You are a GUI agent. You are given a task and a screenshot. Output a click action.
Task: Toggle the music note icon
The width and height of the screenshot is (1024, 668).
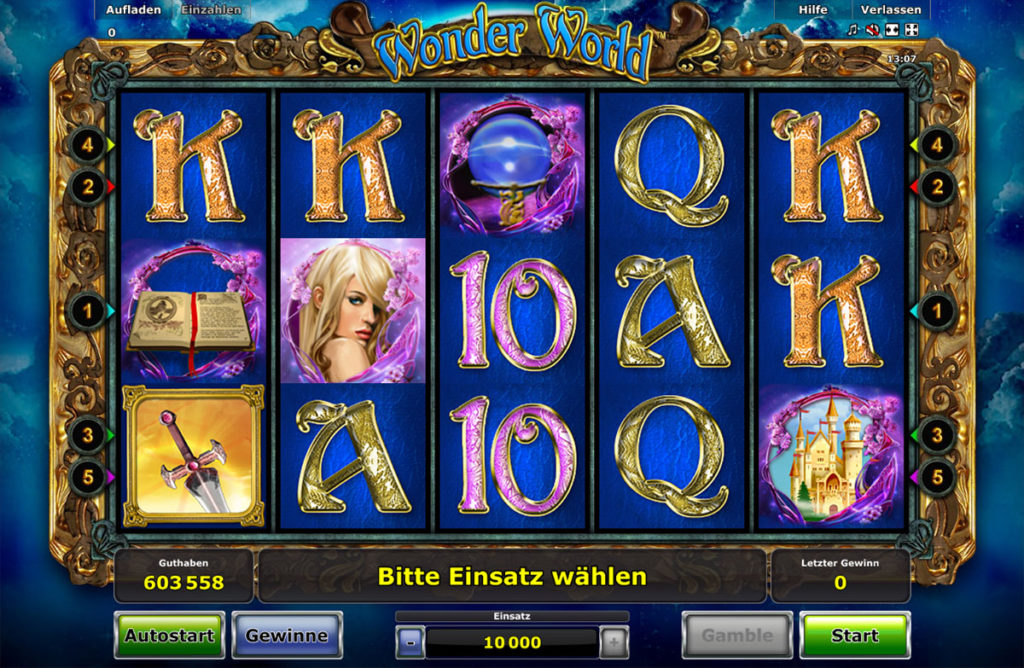(x=852, y=30)
